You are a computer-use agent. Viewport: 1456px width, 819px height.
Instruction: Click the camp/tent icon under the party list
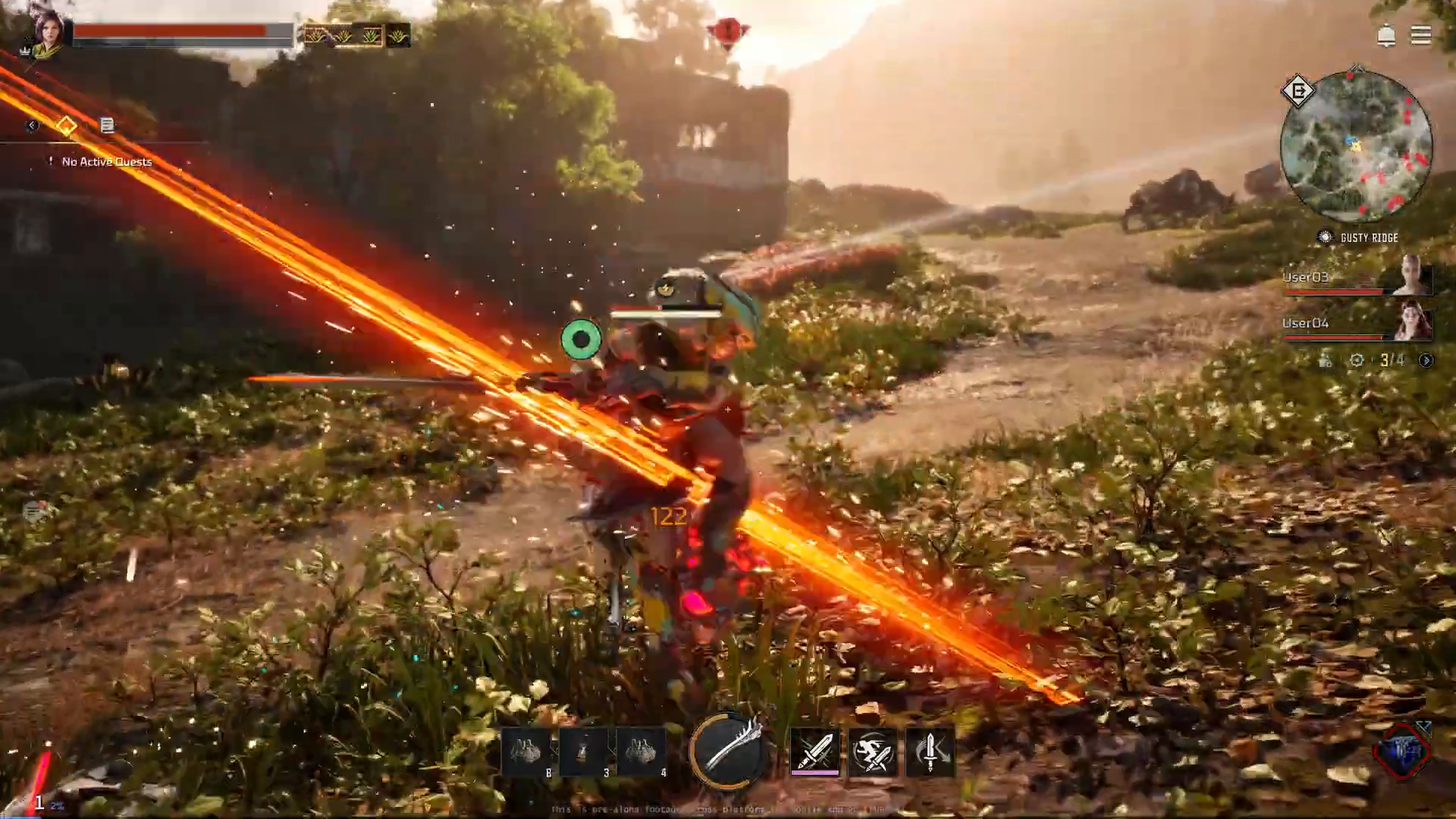point(1326,360)
